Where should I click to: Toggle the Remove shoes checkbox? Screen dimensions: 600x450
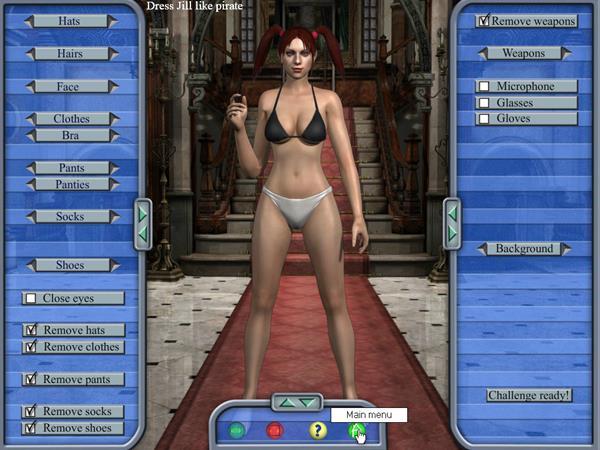[x=31, y=428]
